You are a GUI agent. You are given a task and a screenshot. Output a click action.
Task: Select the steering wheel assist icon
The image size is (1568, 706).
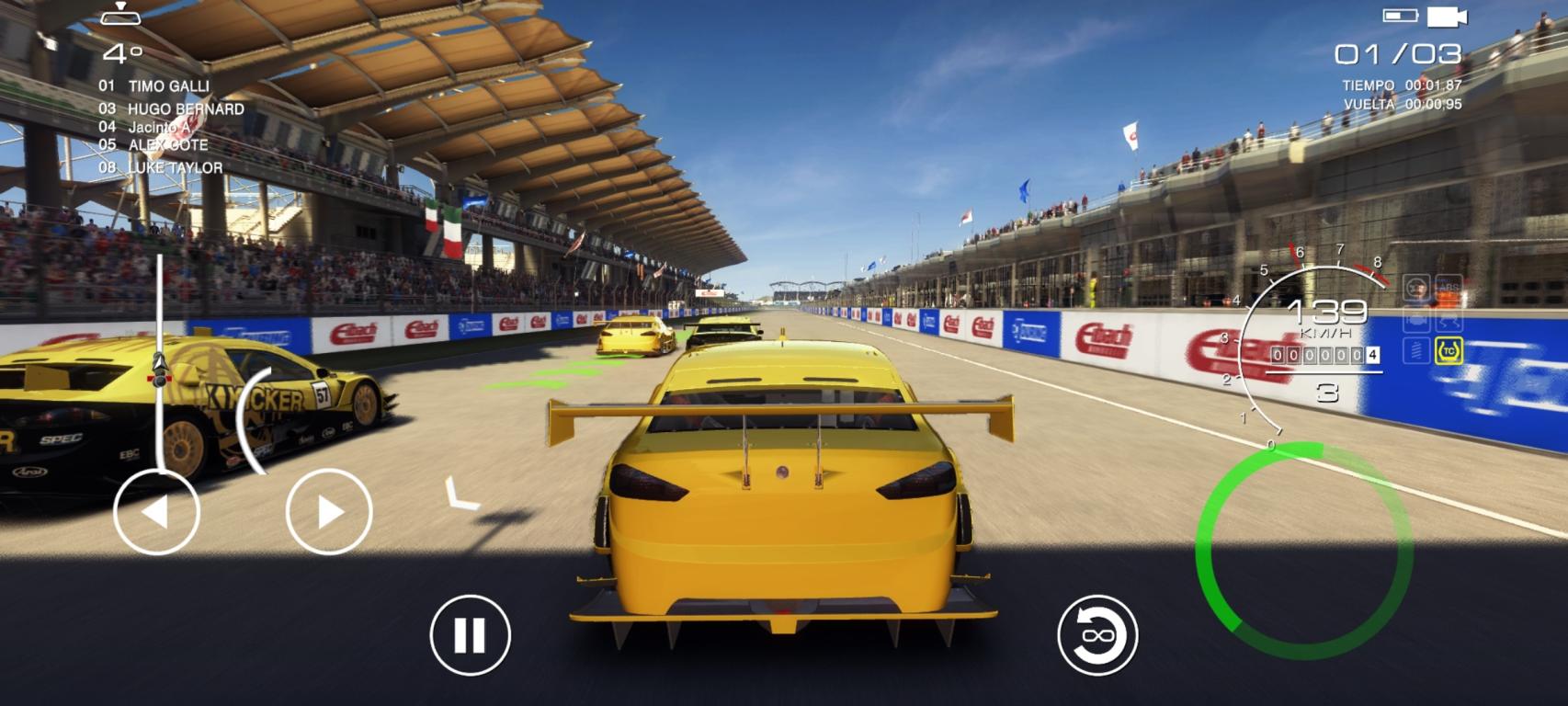point(1417,287)
